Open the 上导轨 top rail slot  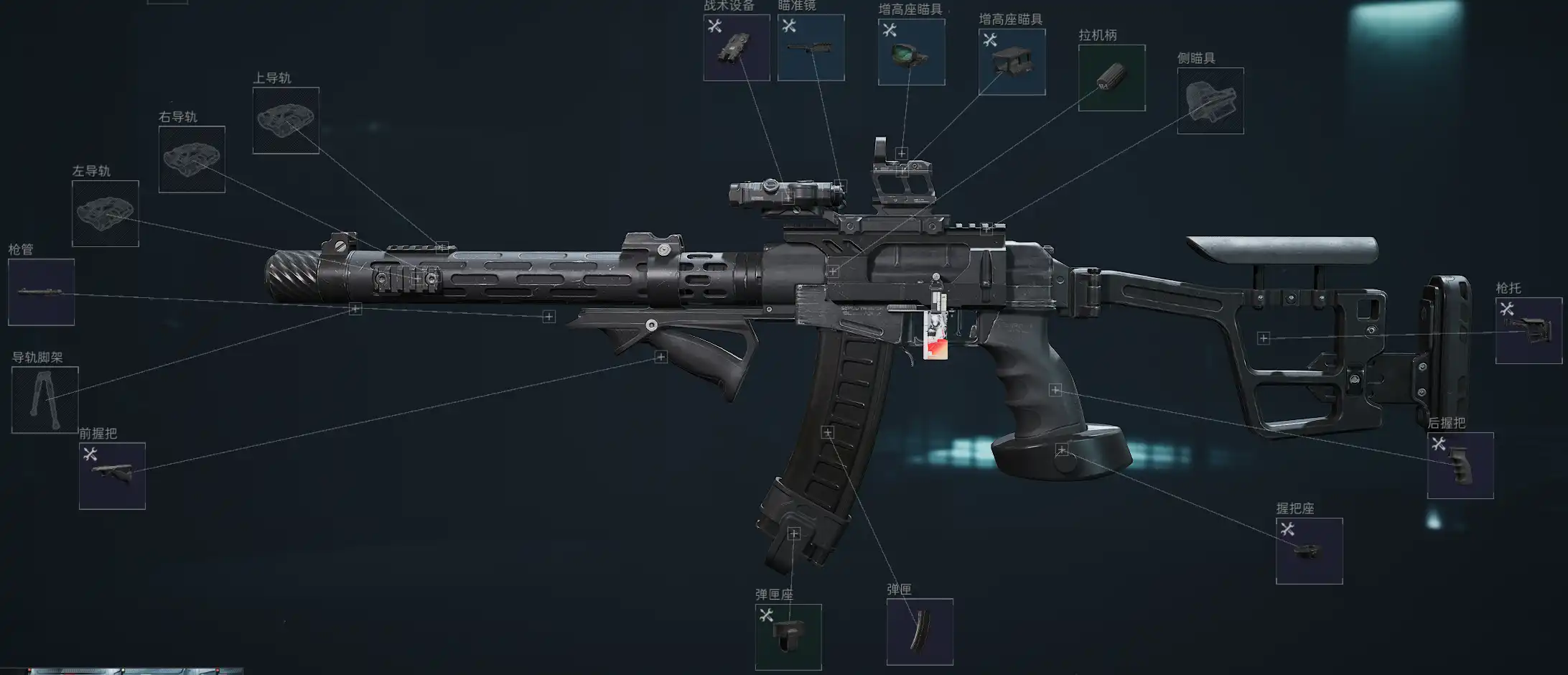click(286, 121)
